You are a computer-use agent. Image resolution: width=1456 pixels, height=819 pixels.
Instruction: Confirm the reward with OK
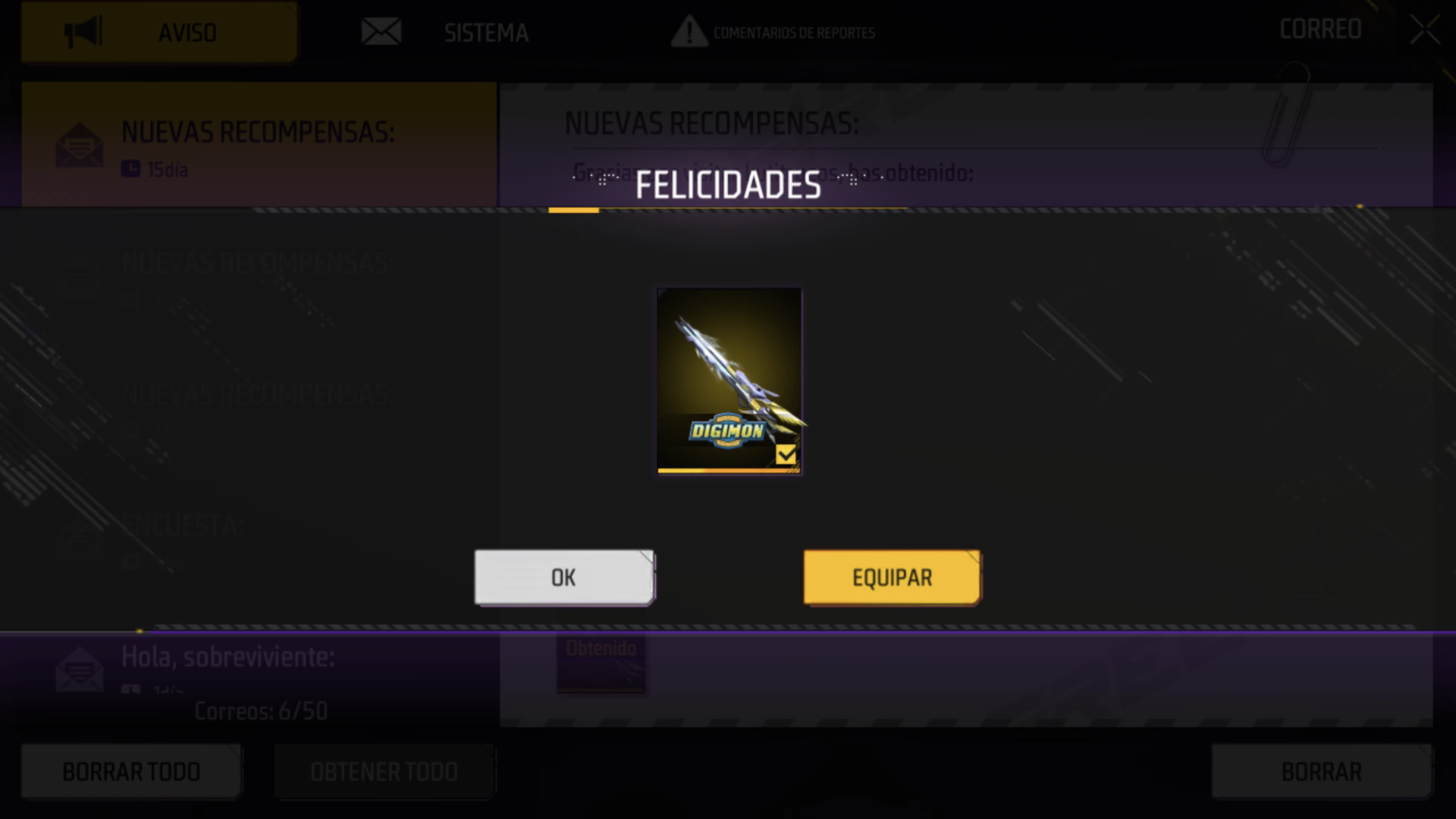coord(564,577)
